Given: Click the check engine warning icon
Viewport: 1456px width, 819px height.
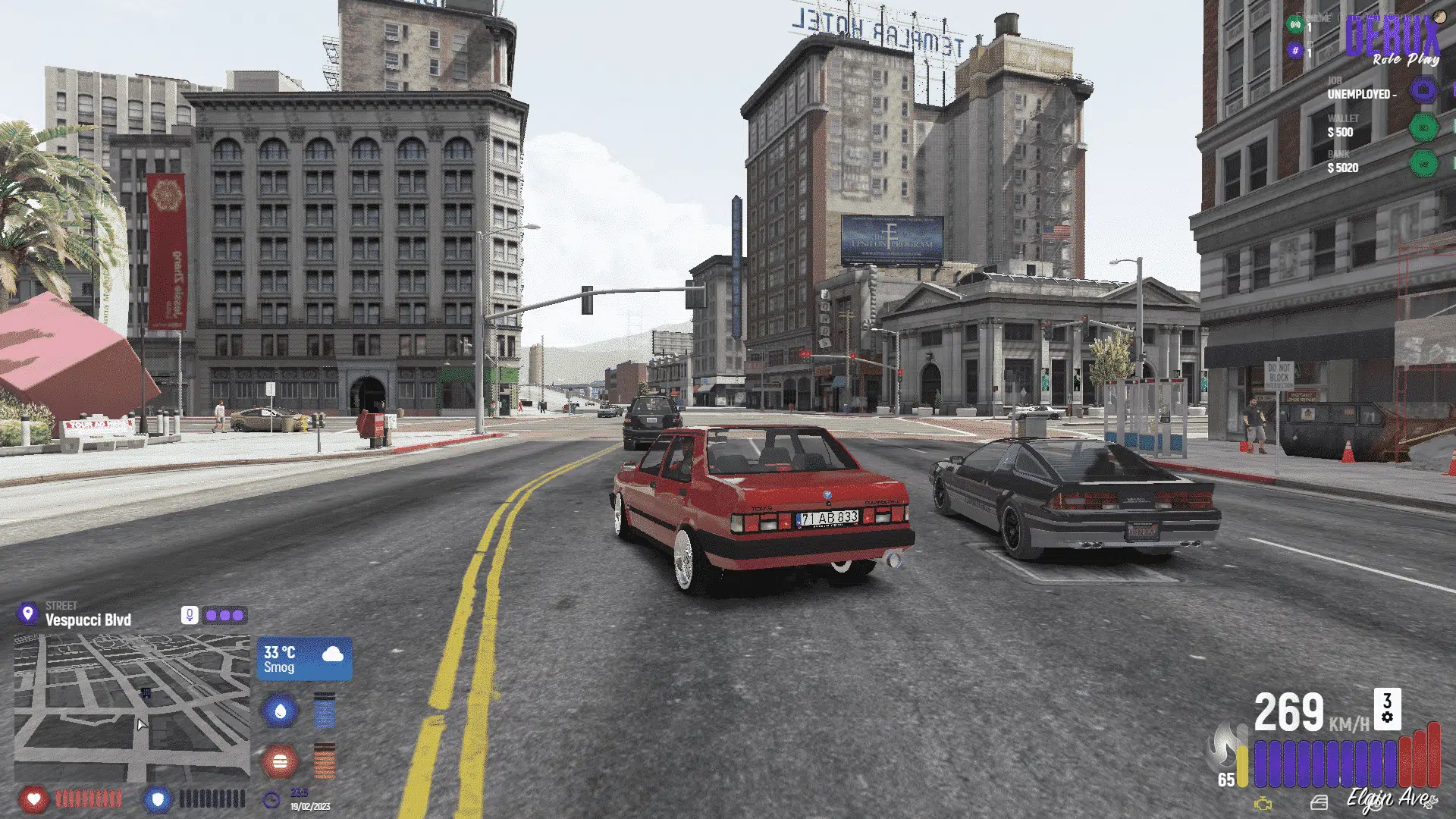Looking at the screenshot, I should [1262, 802].
